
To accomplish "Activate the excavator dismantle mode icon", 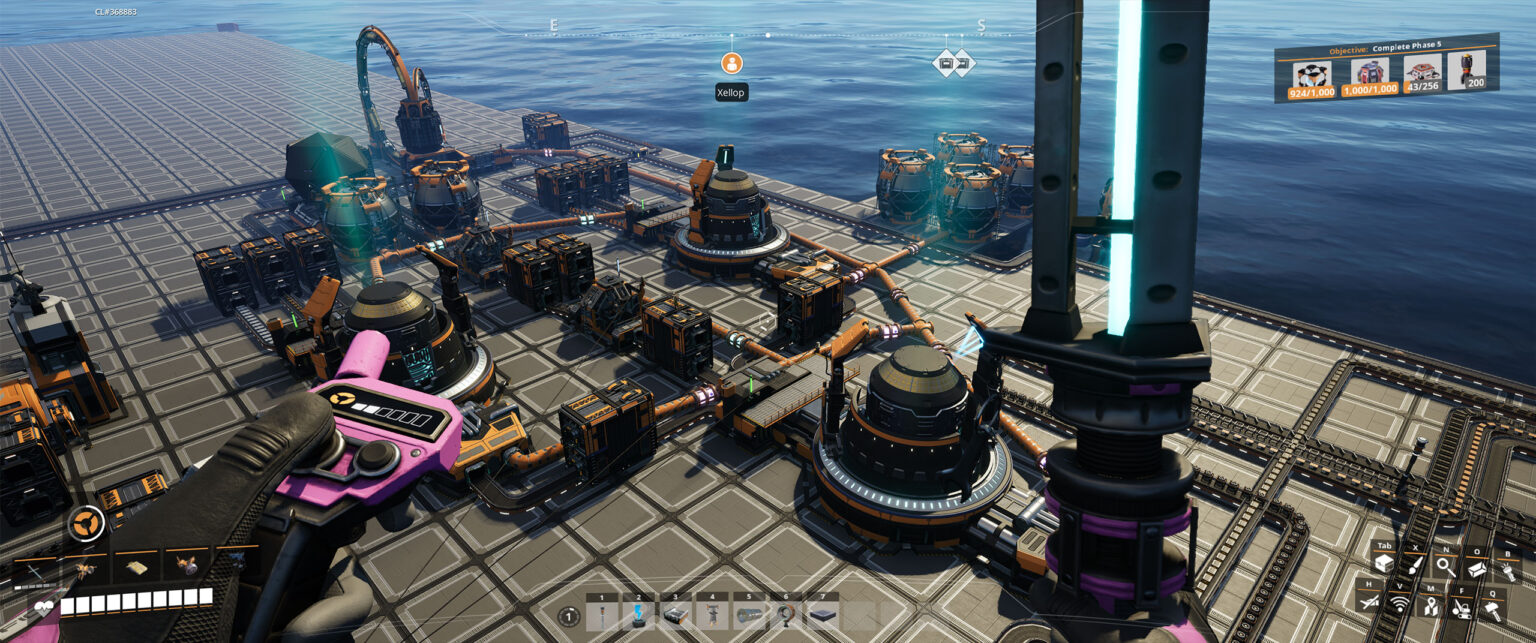I will click(x=1461, y=607).
